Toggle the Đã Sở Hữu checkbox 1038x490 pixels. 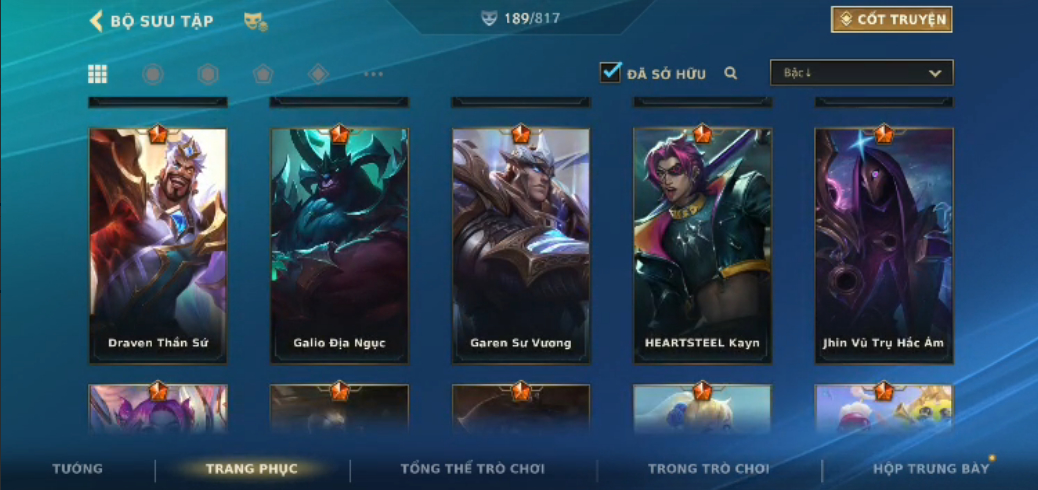(610, 72)
